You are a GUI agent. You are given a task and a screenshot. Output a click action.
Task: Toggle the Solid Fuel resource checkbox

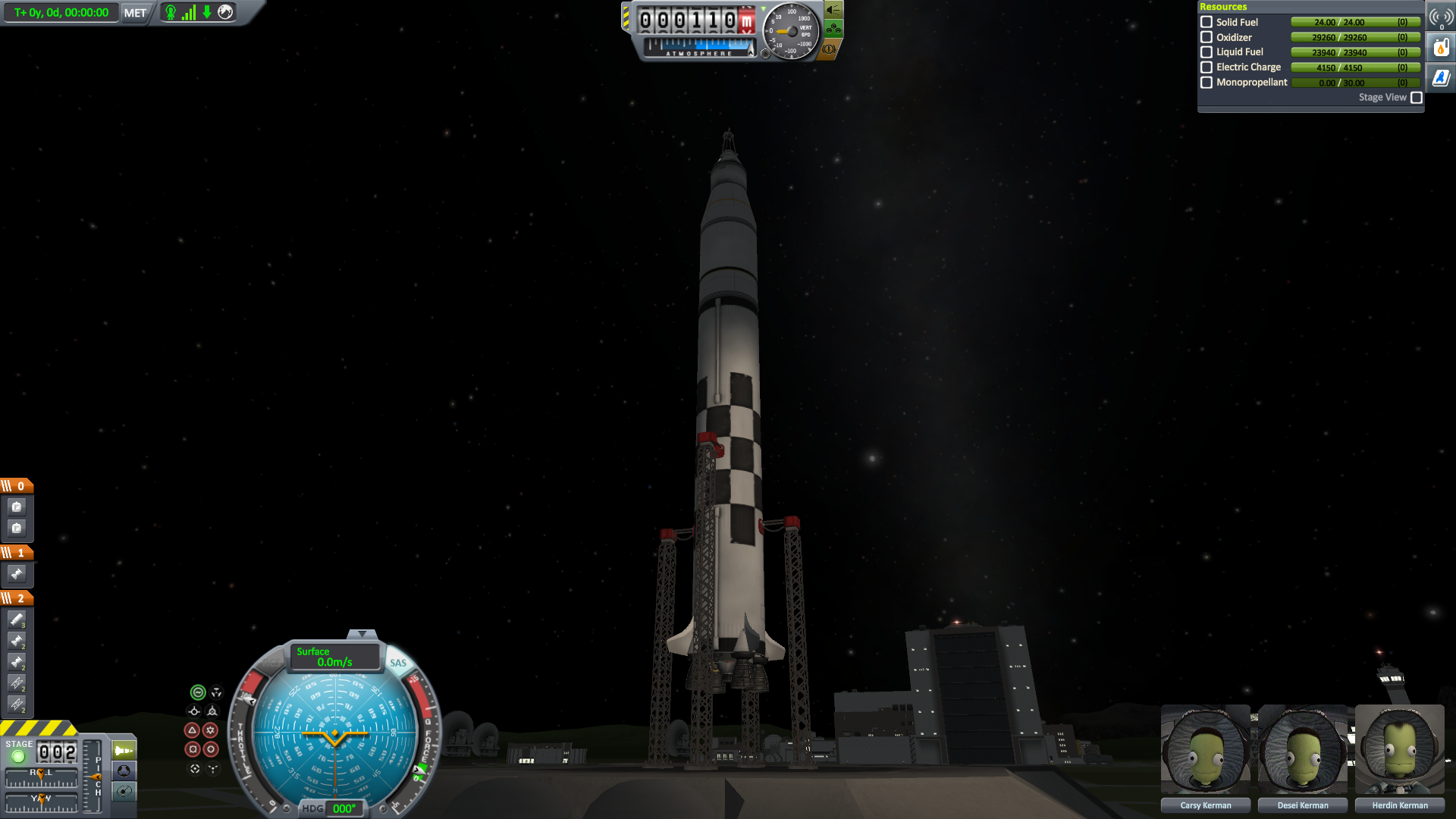(1207, 22)
